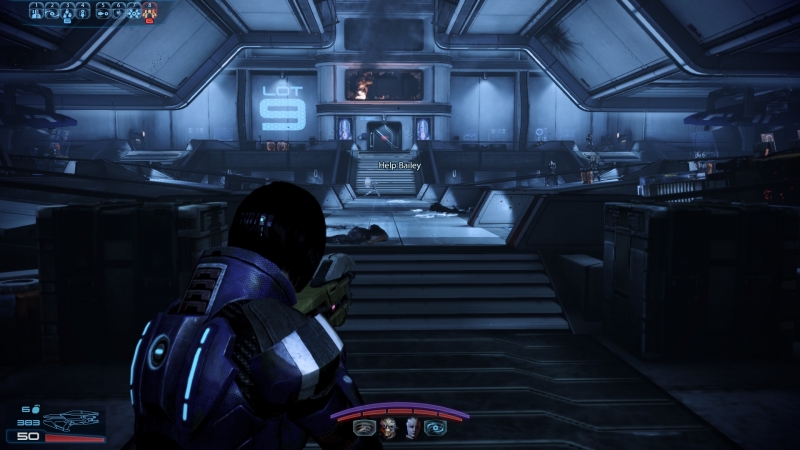Activate the power in hotbar slot 1
The width and height of the screenshot is (800, 450).
(36, 11)
